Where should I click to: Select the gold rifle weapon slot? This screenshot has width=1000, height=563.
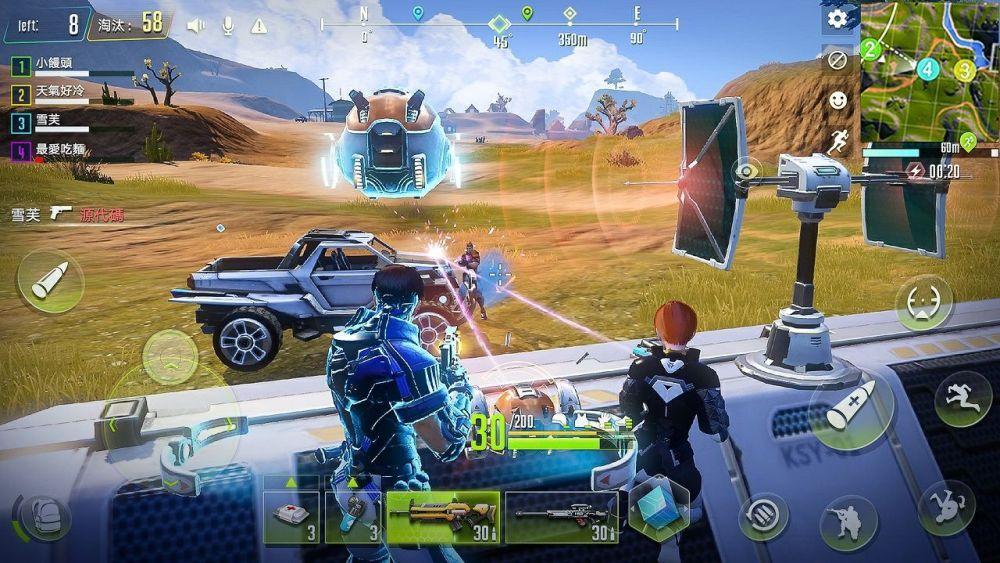click(x=443, y=517)
